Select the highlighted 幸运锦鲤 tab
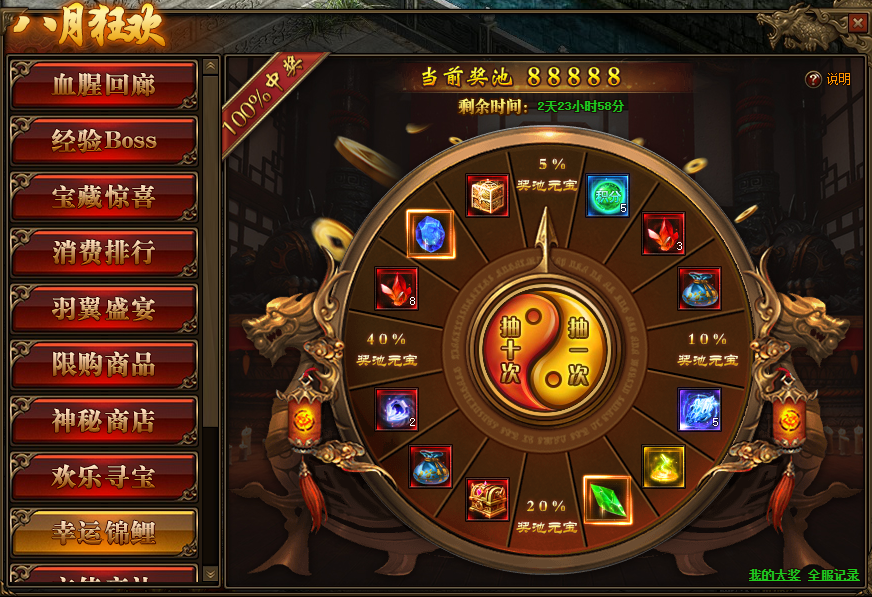The height and width of the screenshot is (597, 872). point(103,532)
